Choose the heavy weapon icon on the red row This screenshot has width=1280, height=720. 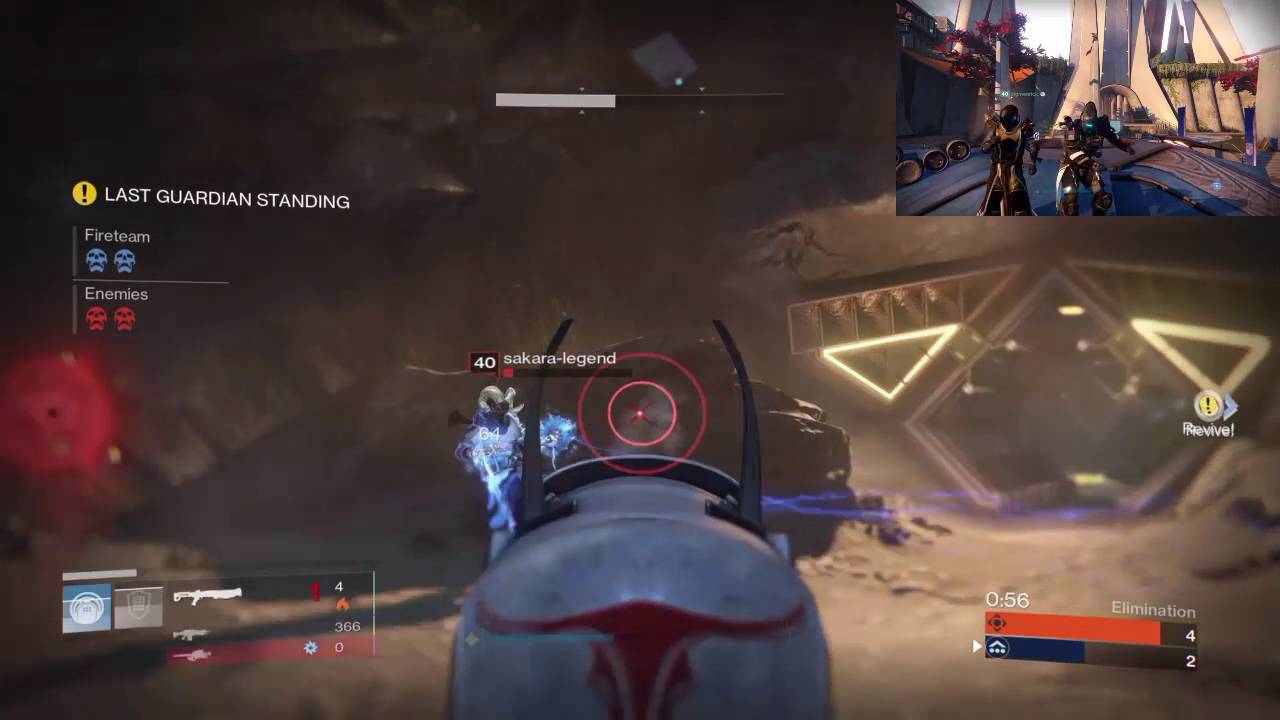pos(190,655)
